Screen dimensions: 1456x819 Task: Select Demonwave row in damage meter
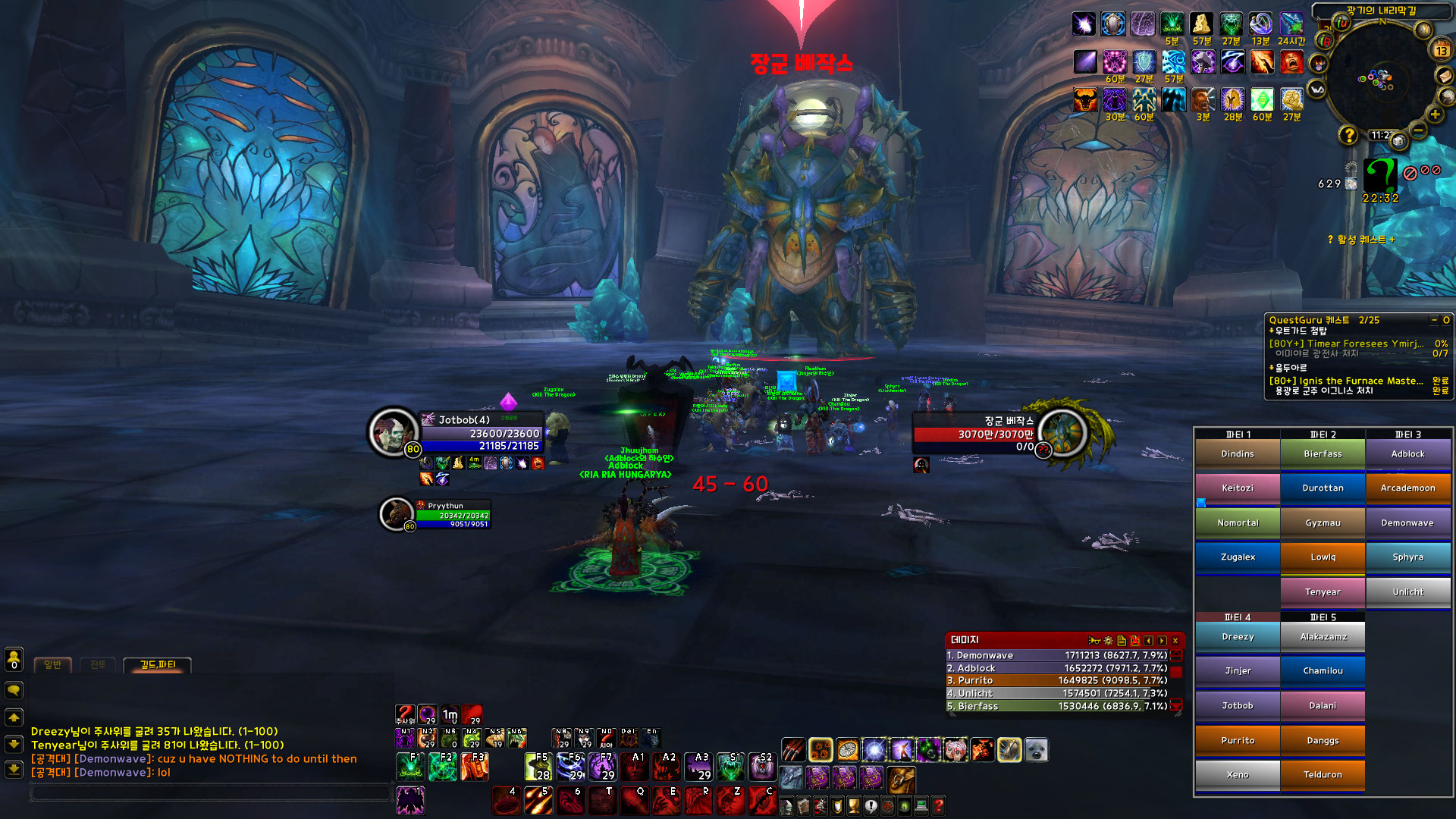pyautogui.click(x=1058, y=655)
